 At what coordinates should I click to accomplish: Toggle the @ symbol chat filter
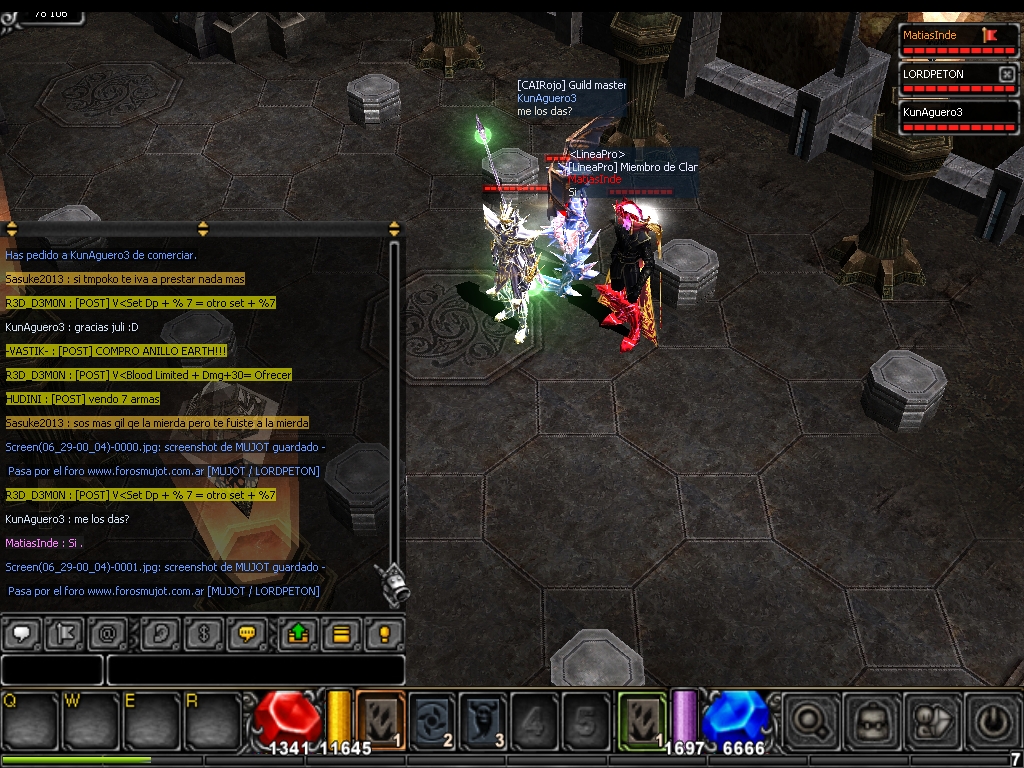(x=107, y=634)
